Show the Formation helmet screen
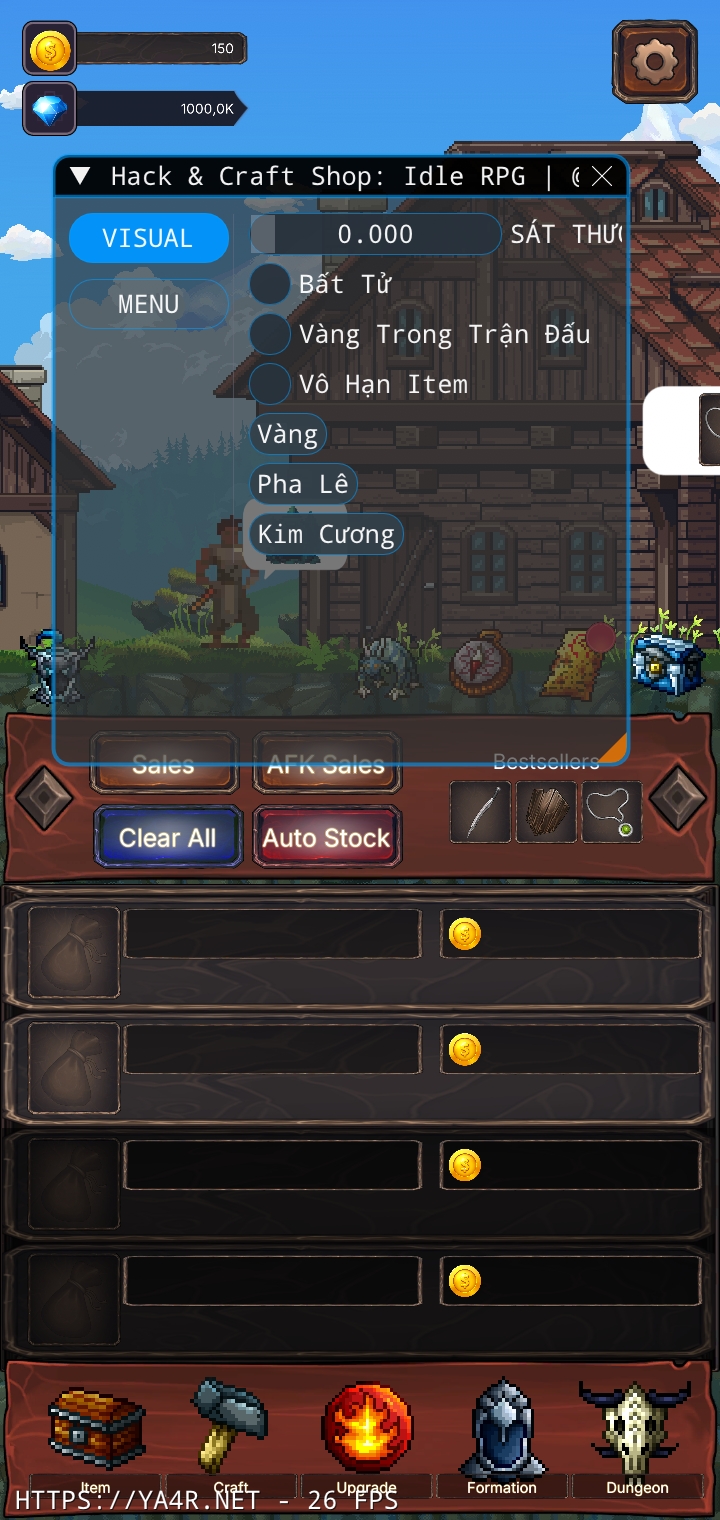The width and height of the screenshot is (720, 1520). (502, 1432)
